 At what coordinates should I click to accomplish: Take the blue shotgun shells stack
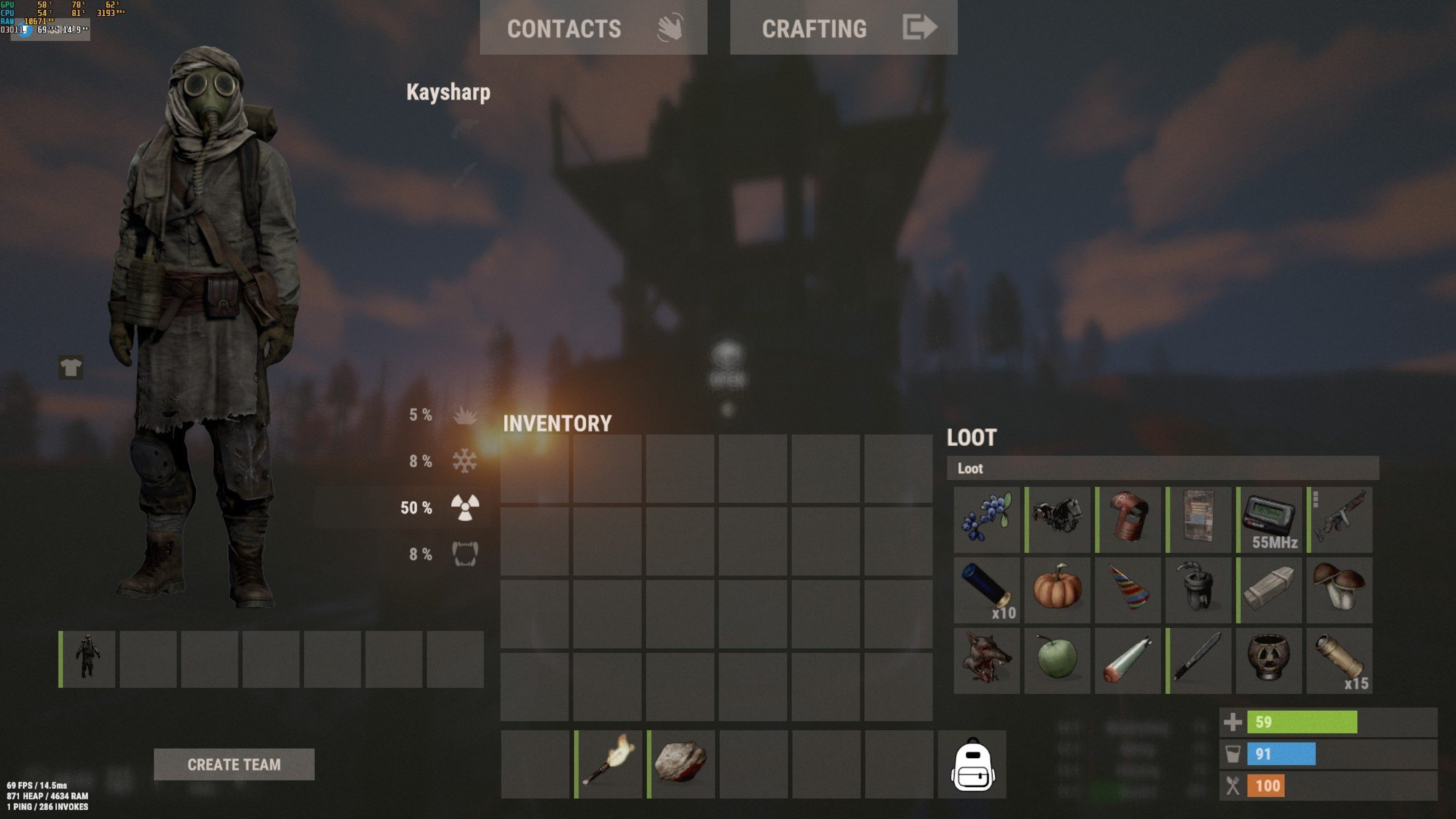[986, 590]
